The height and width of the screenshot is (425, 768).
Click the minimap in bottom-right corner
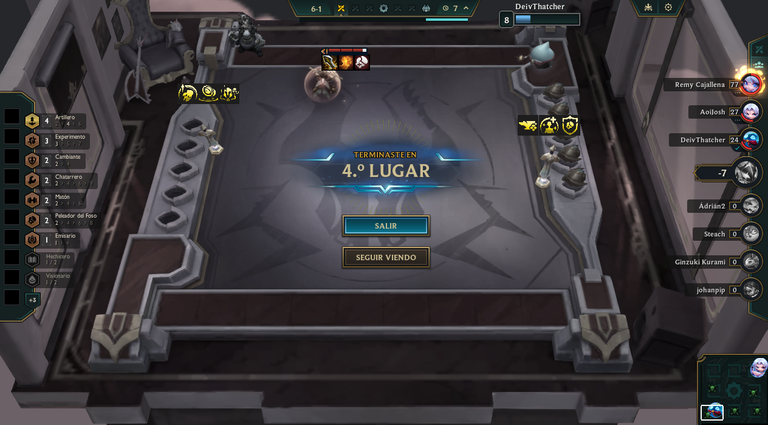tap(731, 389)
